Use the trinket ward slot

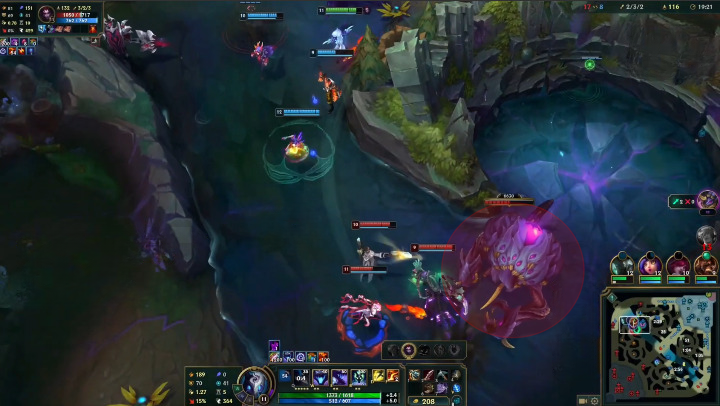(456, 376)
